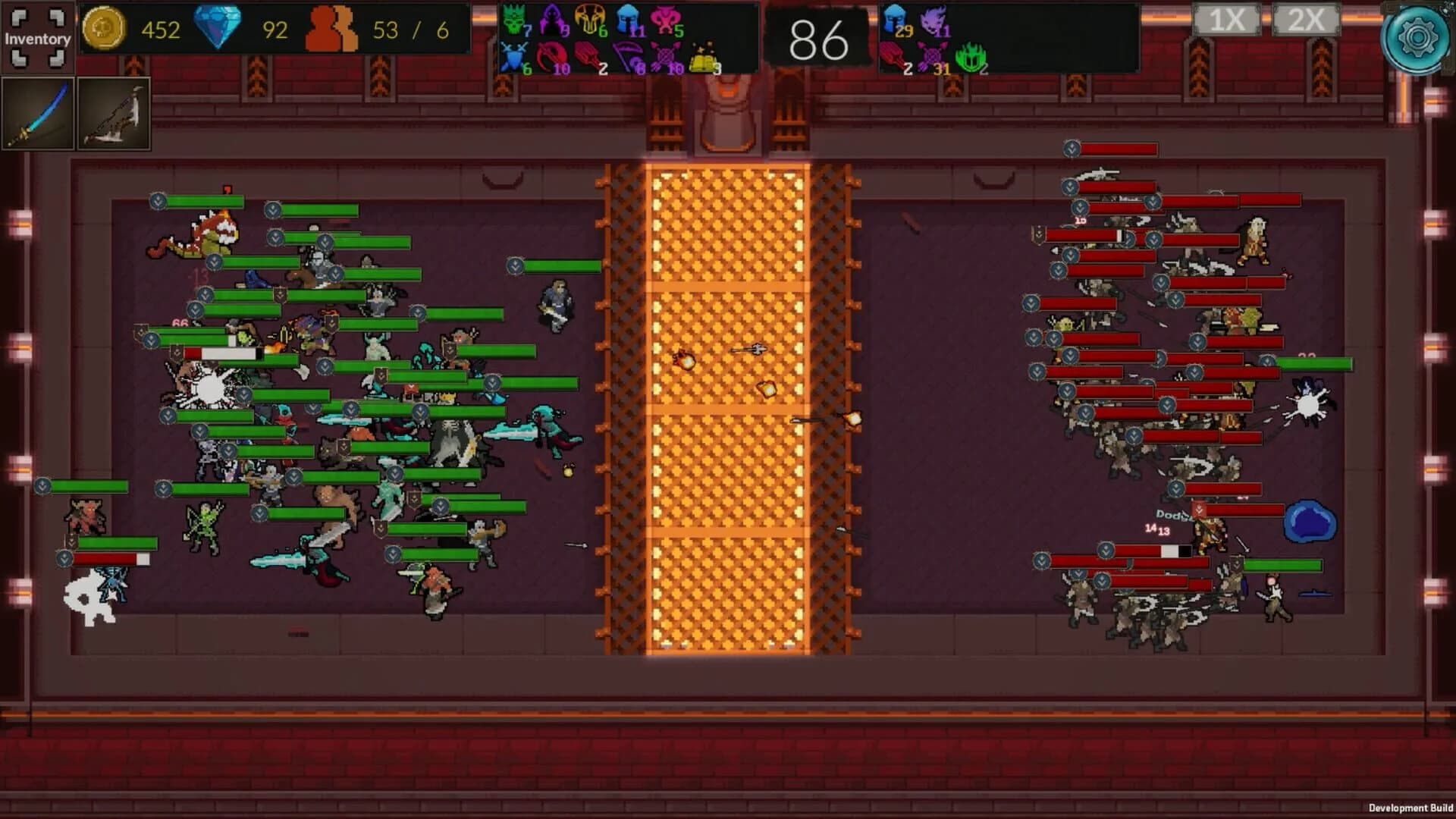Screen dimensions: 1456x819
Task: Open the Inventory panel
Action: point(36,36)
